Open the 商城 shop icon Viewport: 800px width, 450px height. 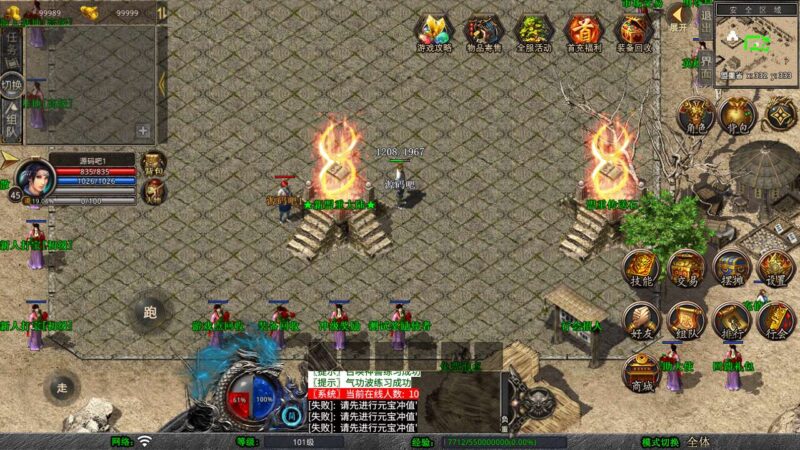click(641, 371)
